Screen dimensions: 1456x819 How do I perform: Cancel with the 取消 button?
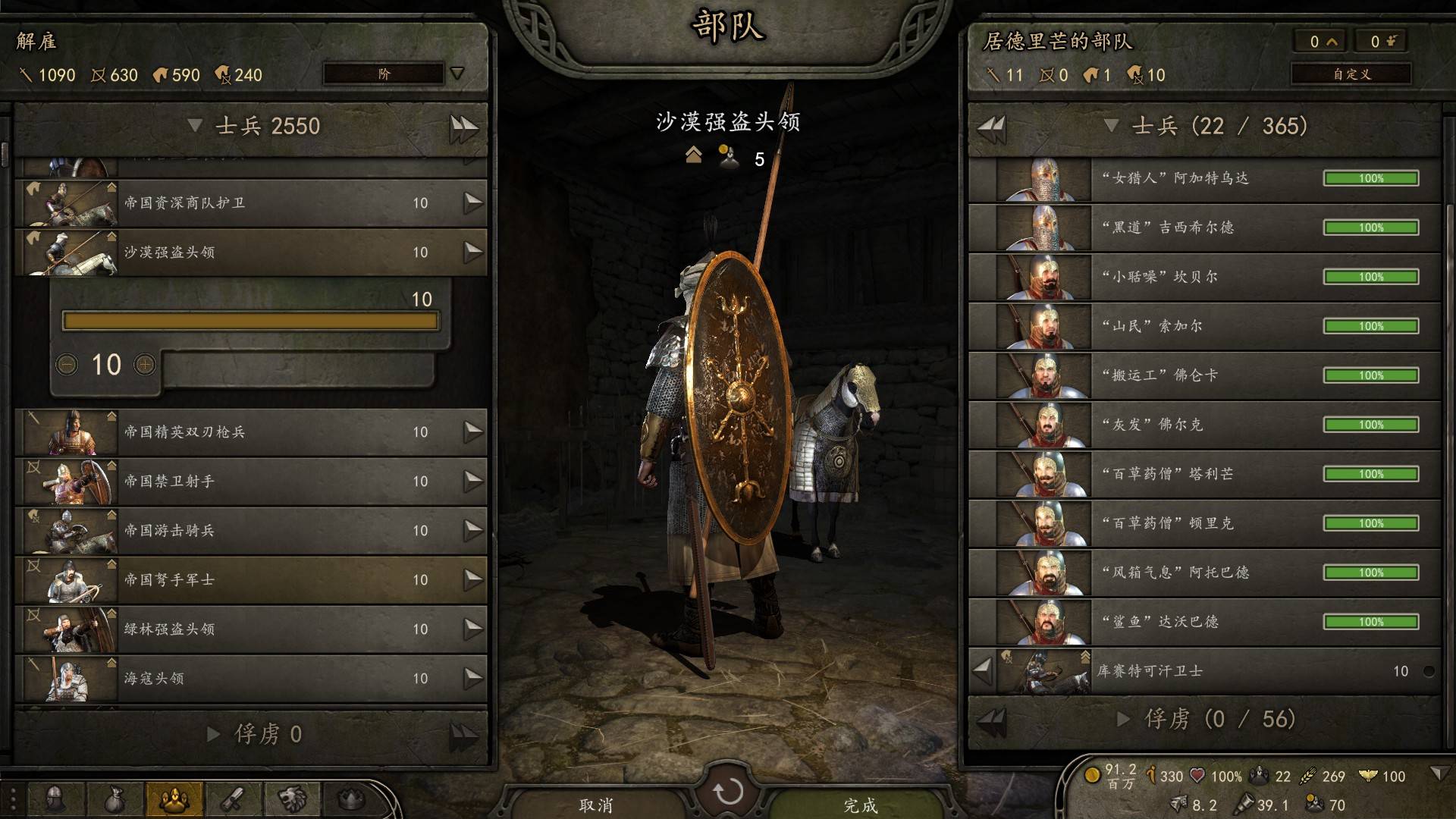tap(596, 804)
